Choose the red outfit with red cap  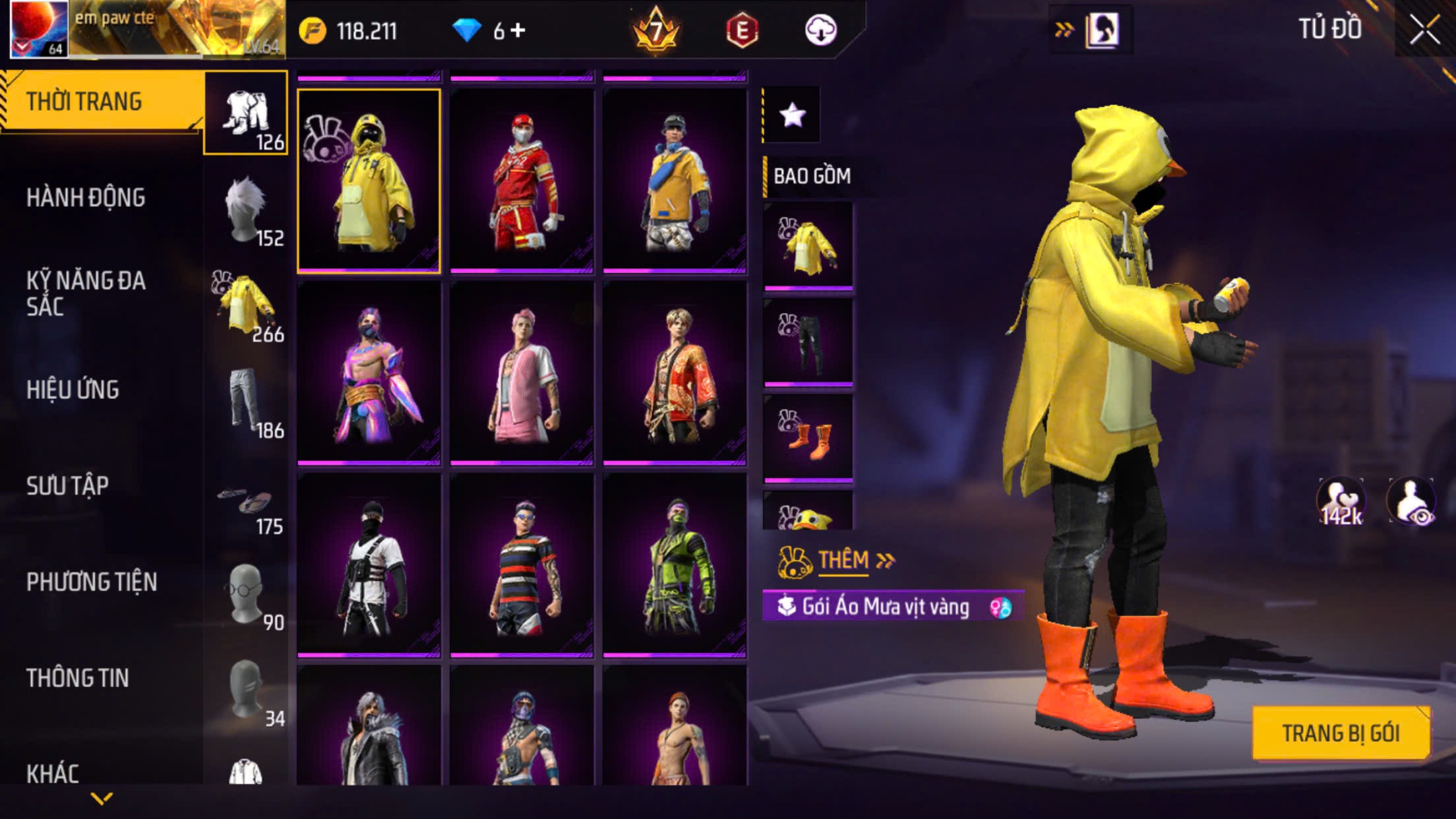point(522,181)
